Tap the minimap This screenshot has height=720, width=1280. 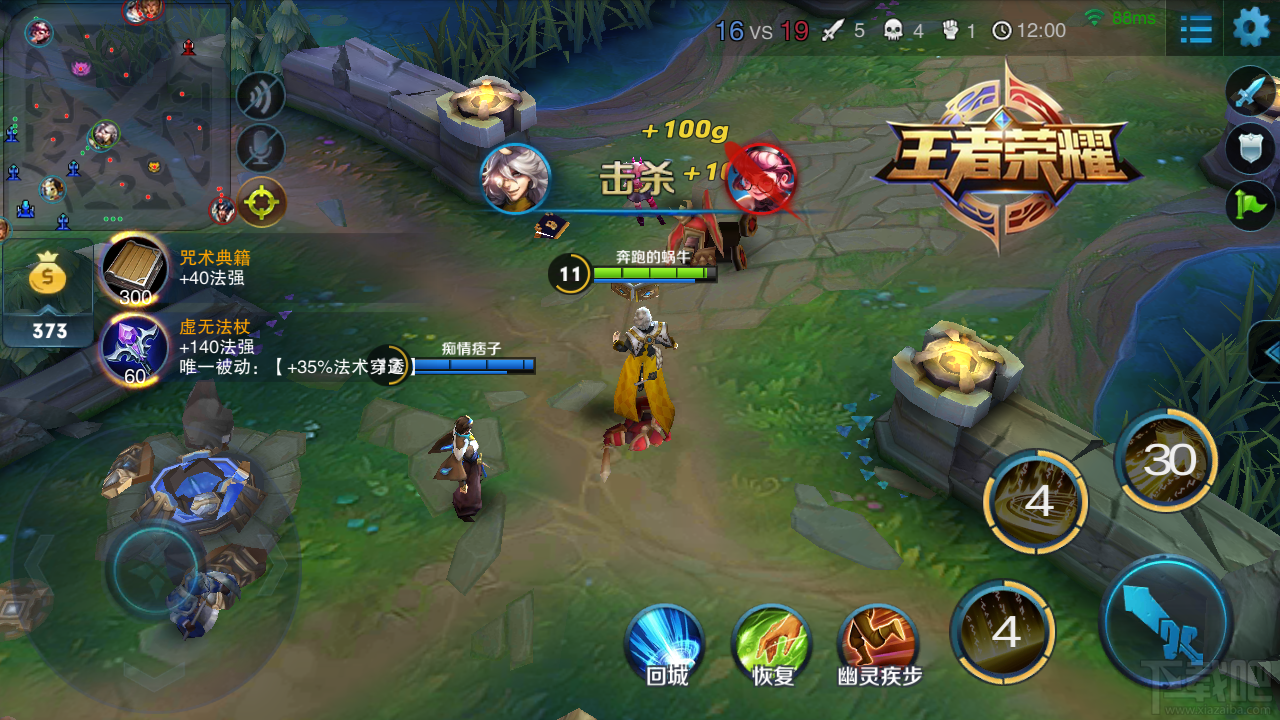tap(115, 115)
